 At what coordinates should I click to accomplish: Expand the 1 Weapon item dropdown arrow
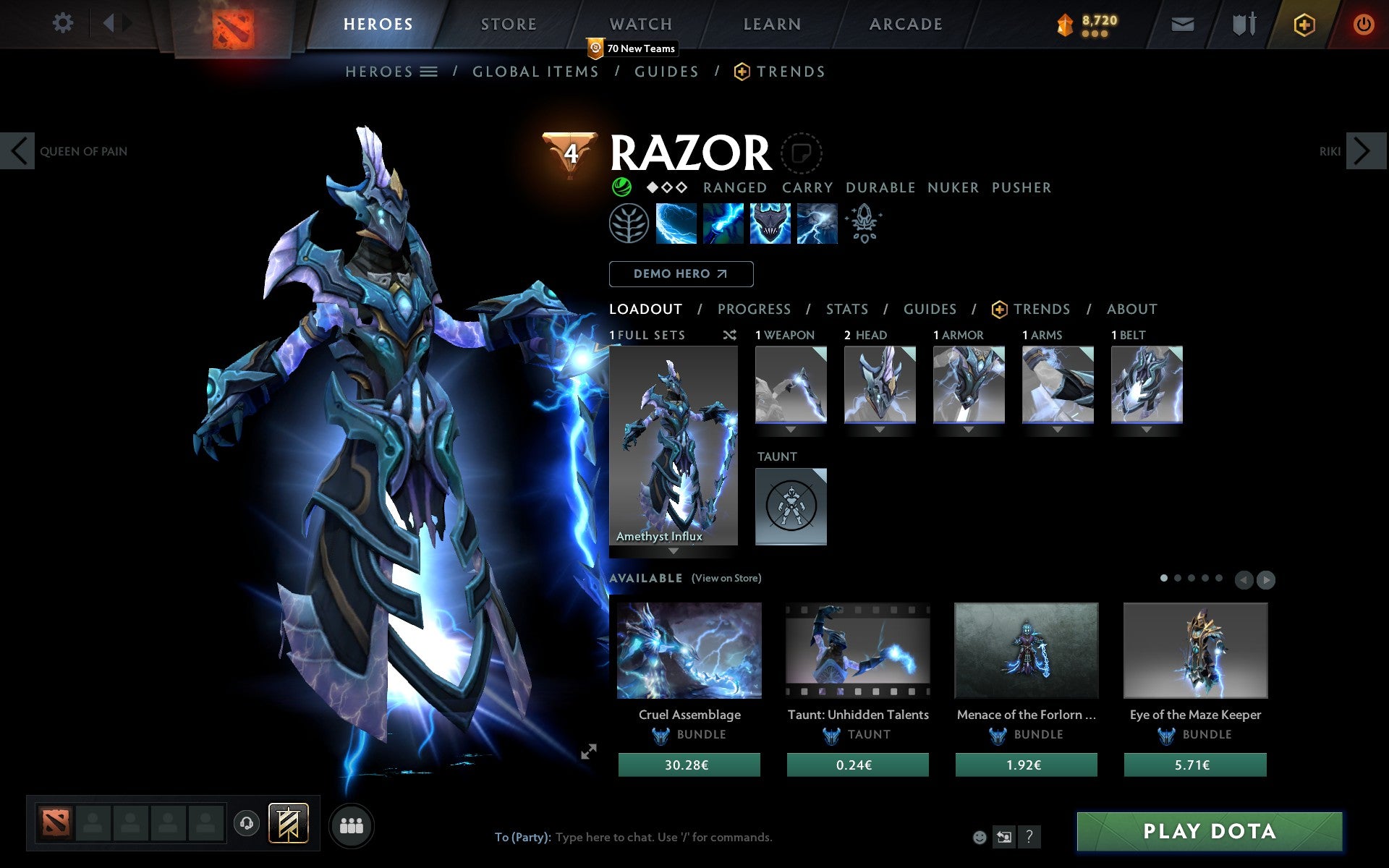790,428
